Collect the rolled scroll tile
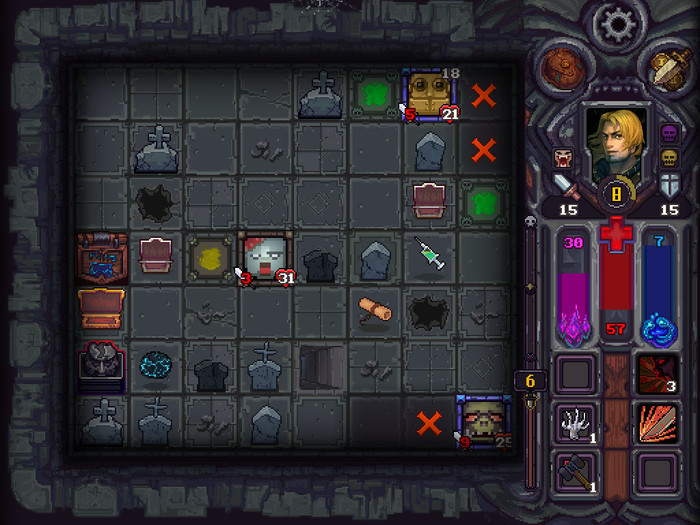700x525 pixels. pos(376,310)
